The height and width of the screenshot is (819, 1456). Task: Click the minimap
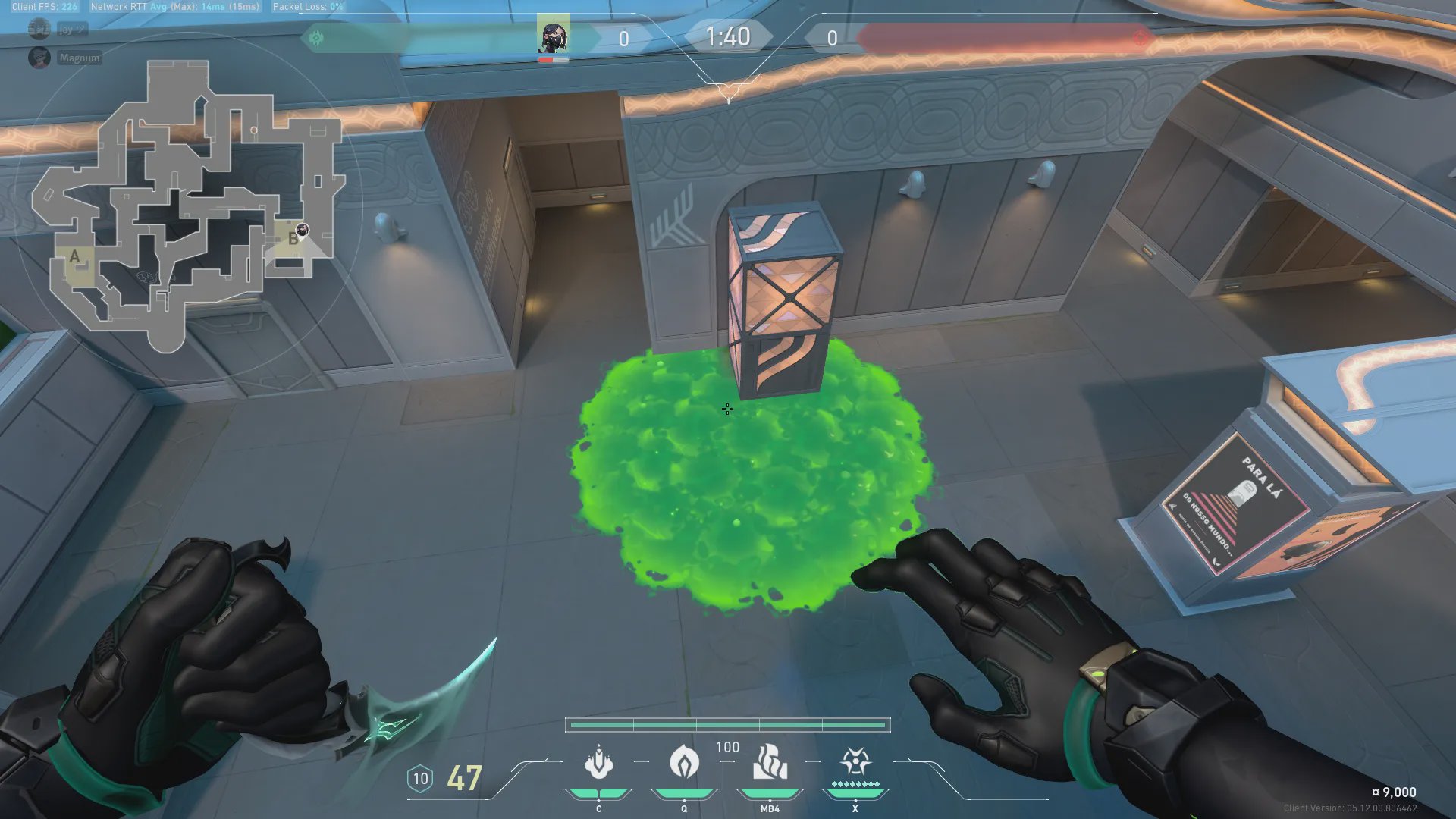(x=190, y=205)
